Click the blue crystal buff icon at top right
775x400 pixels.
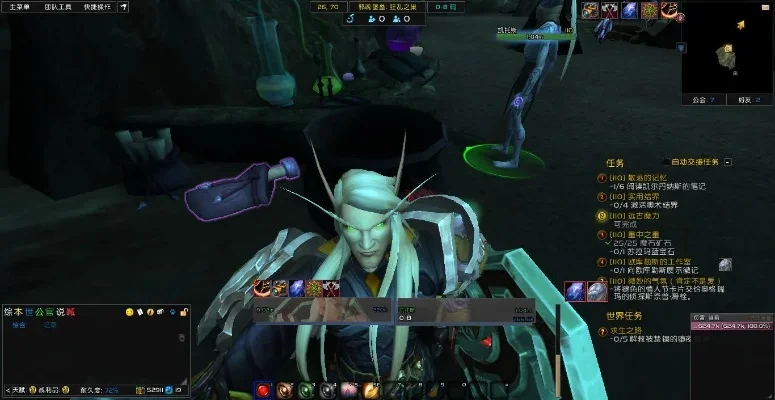pyautogui.click(x=629, y=10)
